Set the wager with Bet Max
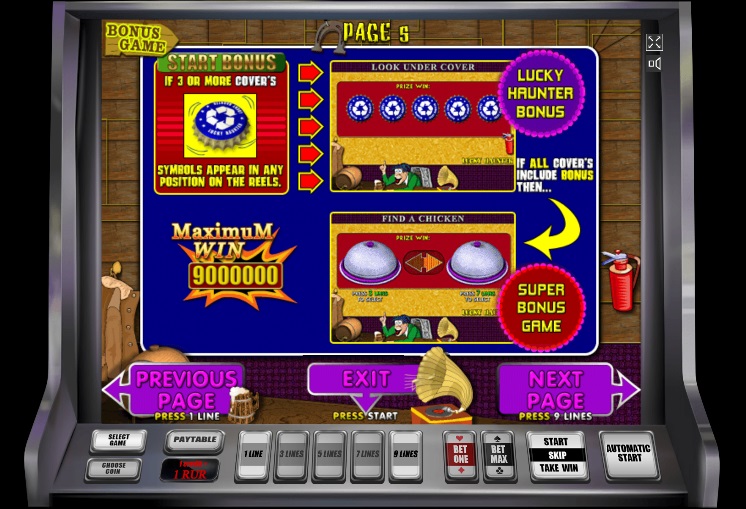746x509 pixels. [x=499, y=455]
